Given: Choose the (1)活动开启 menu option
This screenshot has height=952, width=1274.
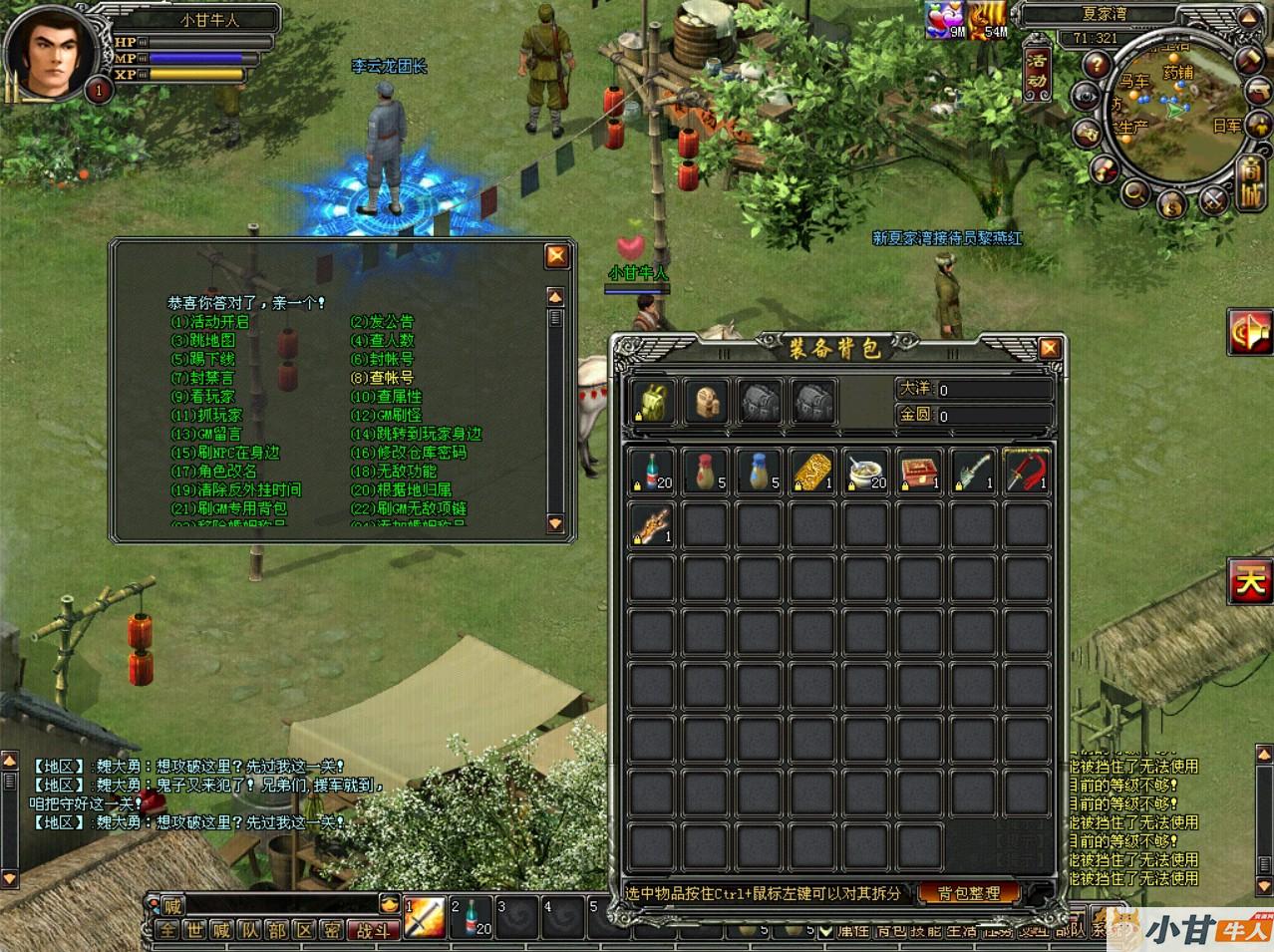Looking at the screenshot, I should point(209,322).
